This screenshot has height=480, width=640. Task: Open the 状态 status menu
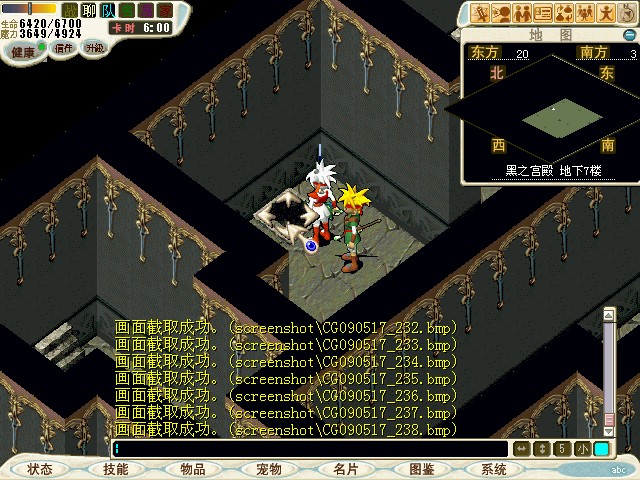(40, 469)
